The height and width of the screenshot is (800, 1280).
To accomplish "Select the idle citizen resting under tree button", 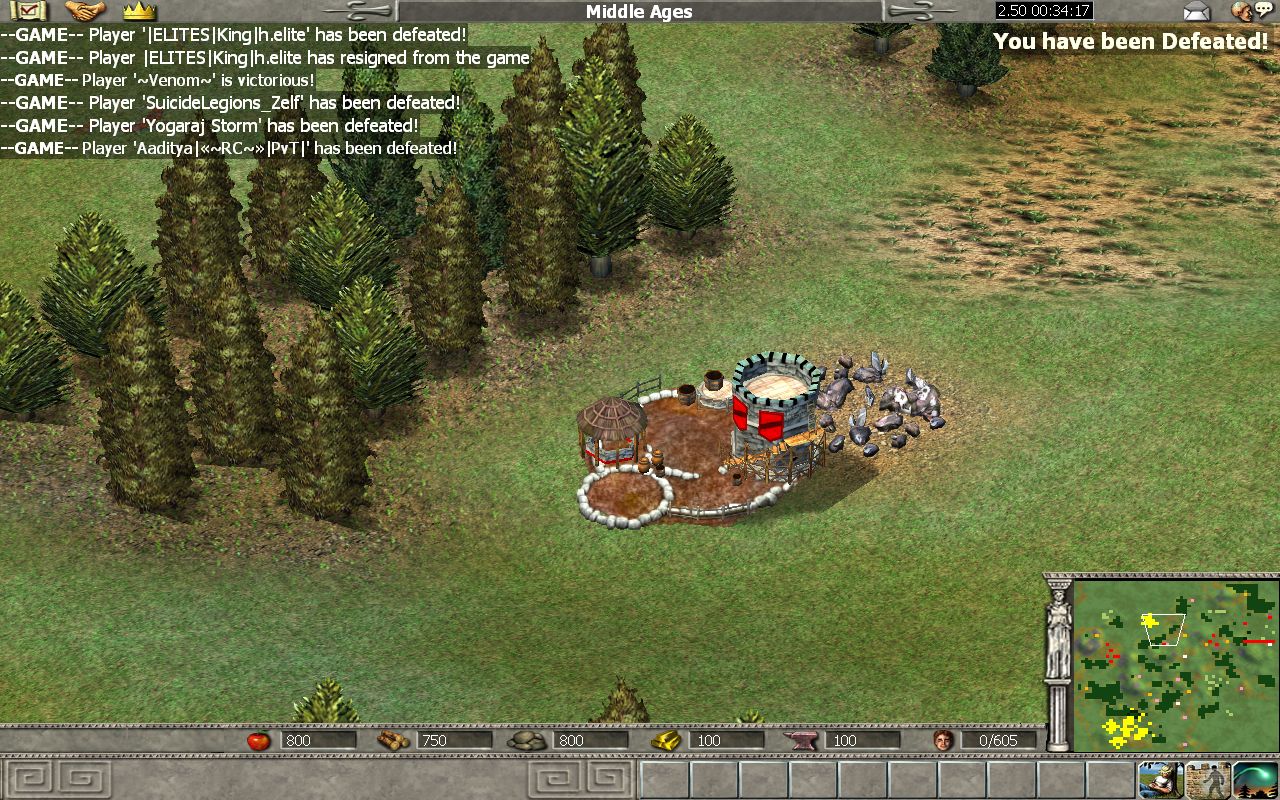I will coord(1160,778).
